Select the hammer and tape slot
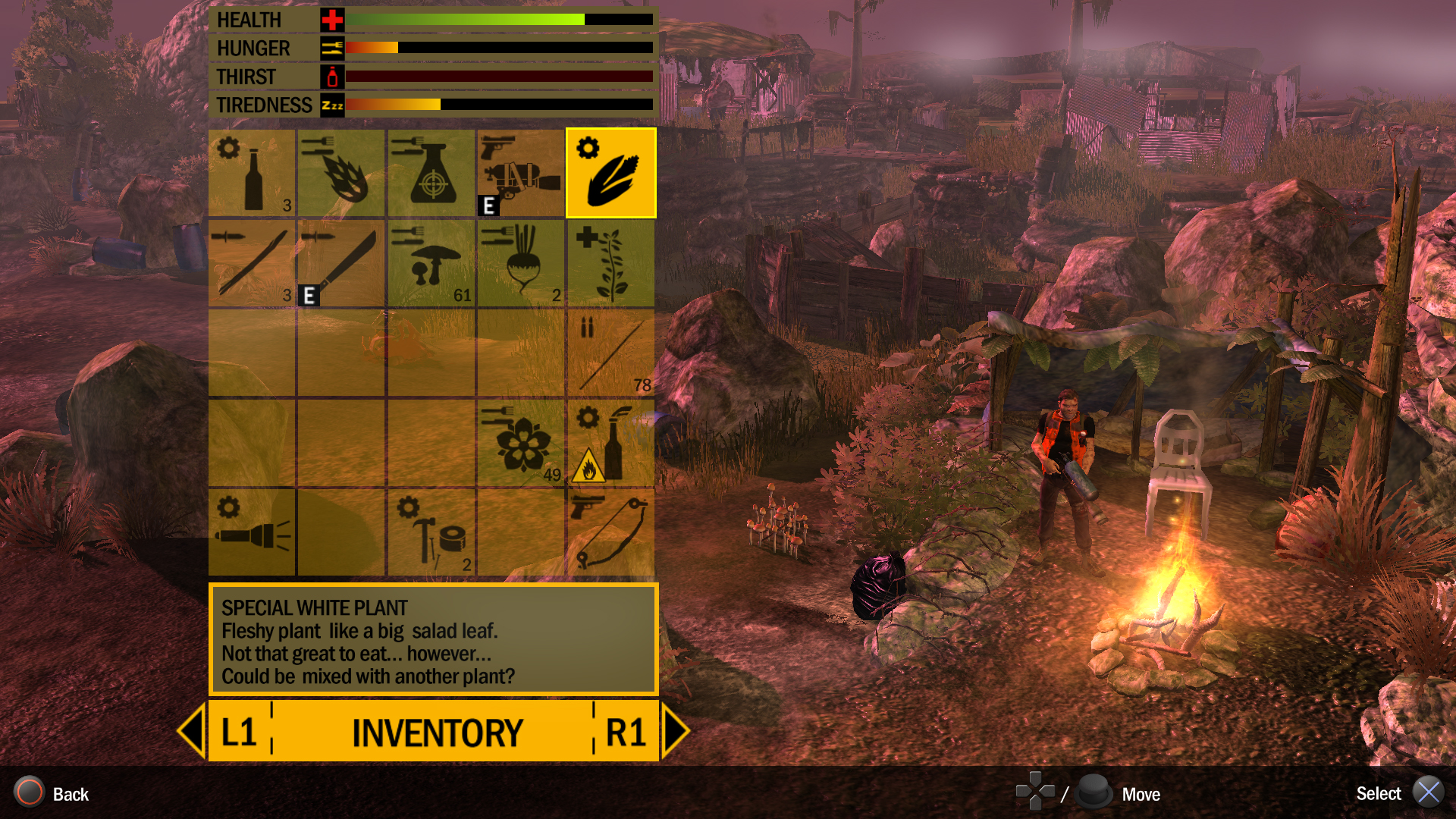1456x819 pixels. click(431, 532)
